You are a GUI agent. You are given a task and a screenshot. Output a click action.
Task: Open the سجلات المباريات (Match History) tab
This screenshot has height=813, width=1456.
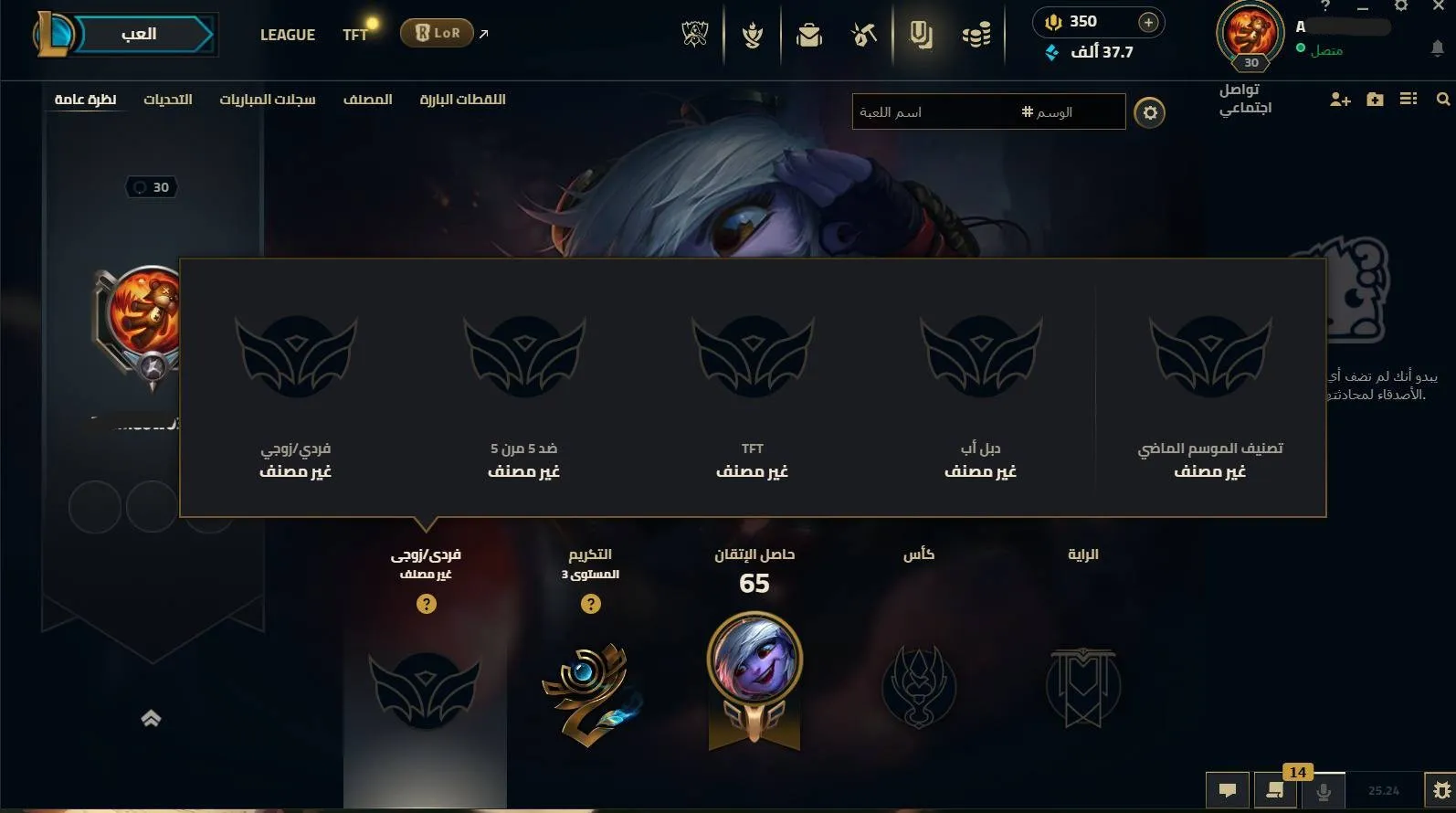[270, 100]
